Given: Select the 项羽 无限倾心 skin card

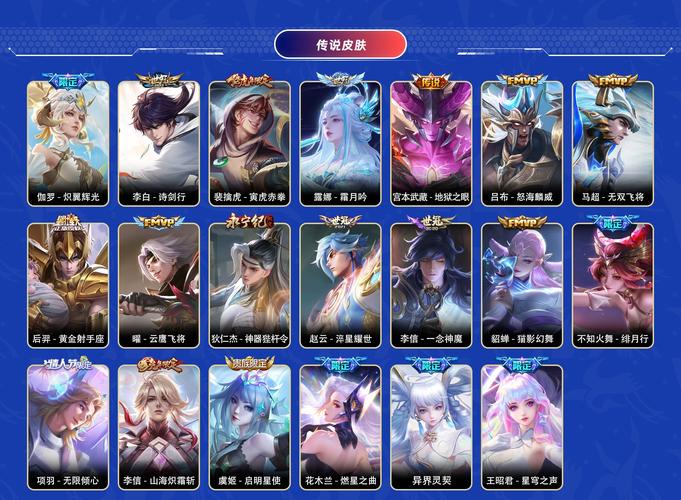Looking at the screenshot, I should click(68, 425).
